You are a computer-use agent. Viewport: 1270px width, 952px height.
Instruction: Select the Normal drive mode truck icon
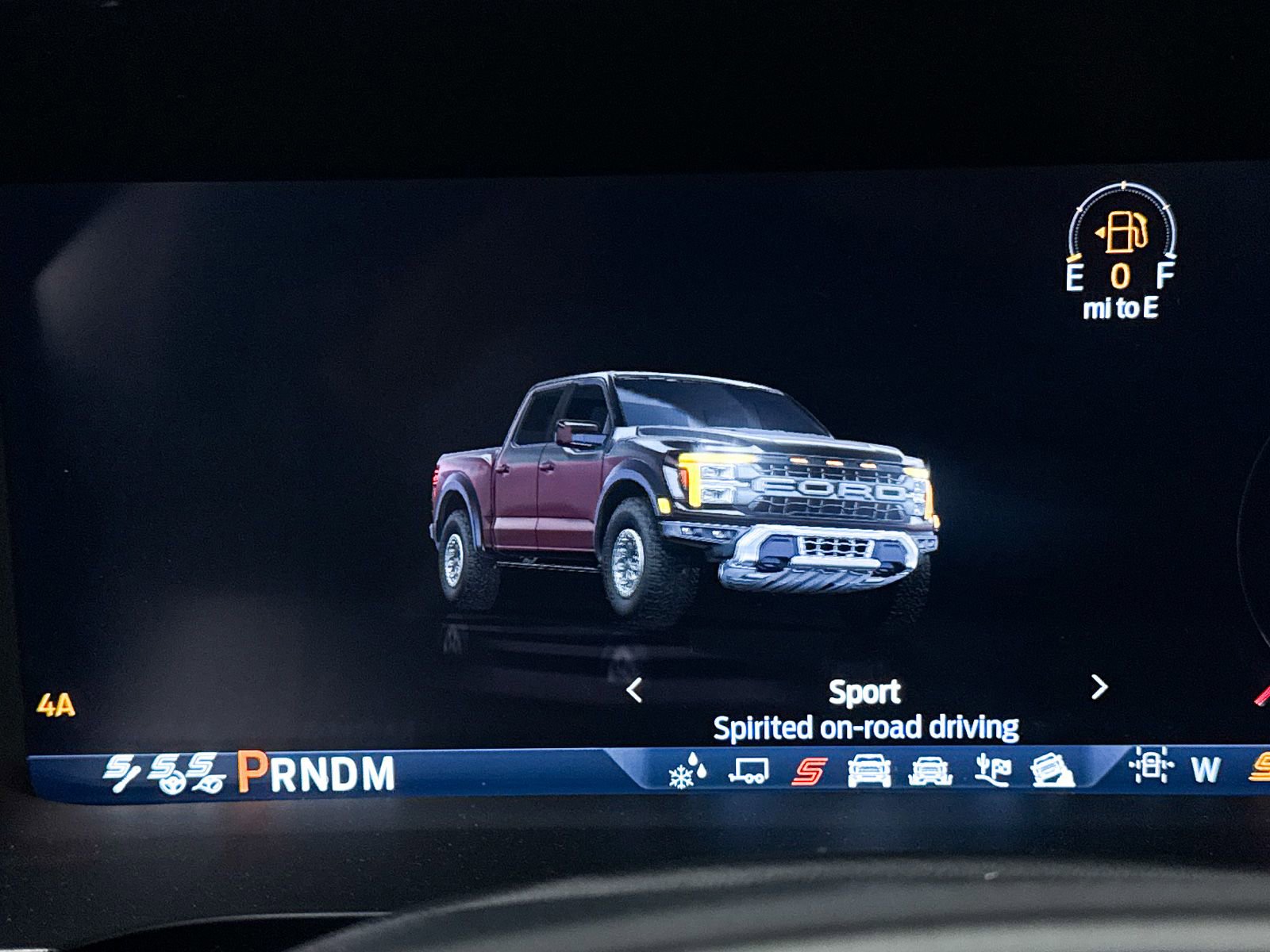pos(868,770)
